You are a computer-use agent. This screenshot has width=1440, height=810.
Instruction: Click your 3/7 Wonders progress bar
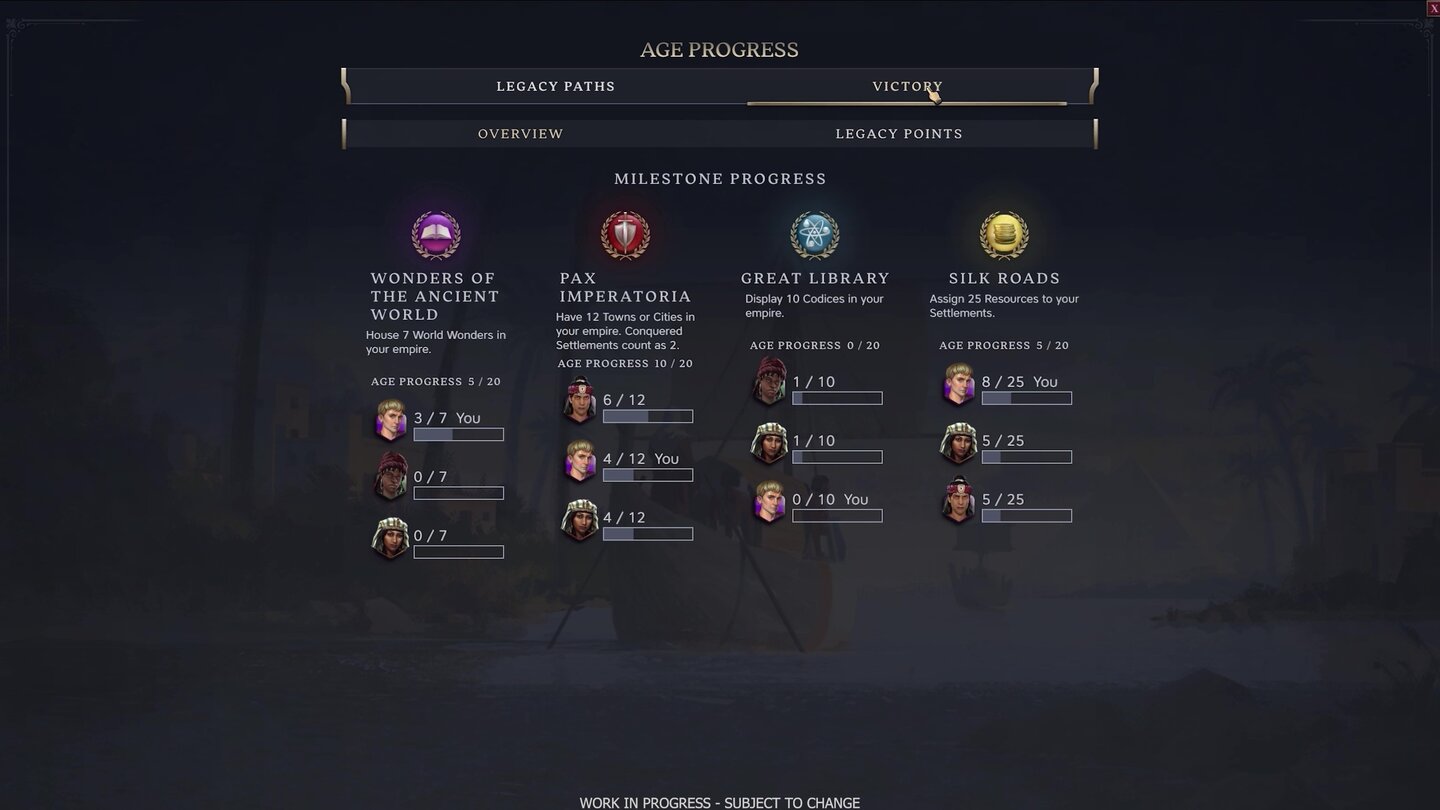click(x=459, y=434)
